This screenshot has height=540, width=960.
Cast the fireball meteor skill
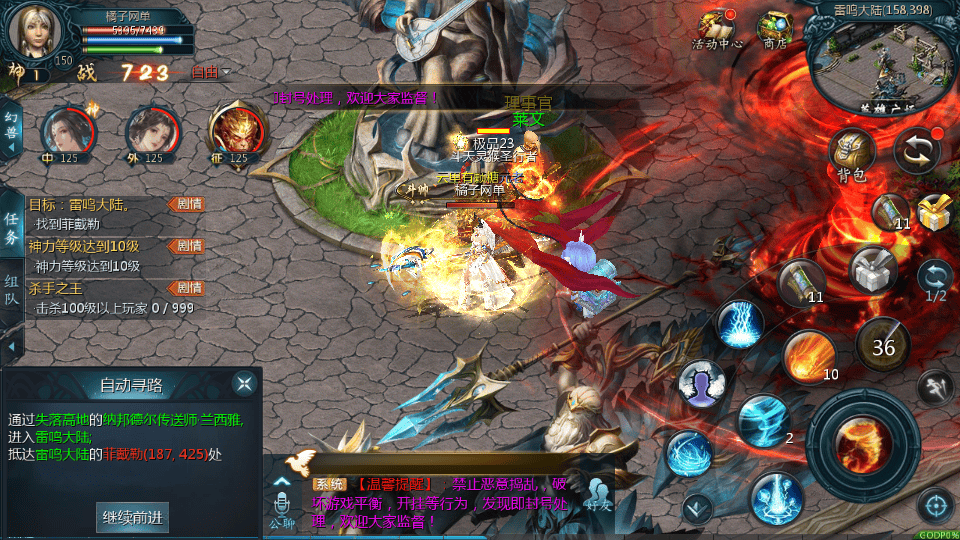808,355
